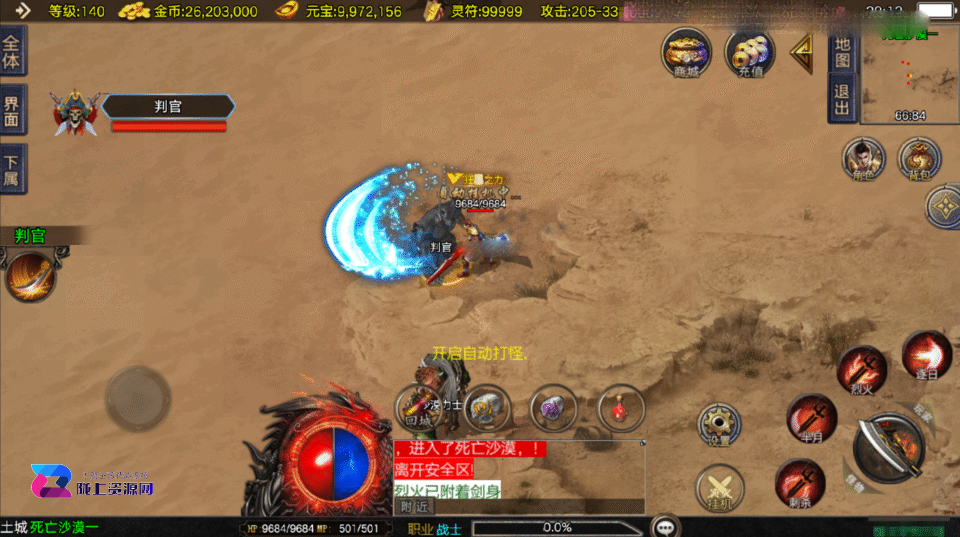This screenshot has width=960, height=537.
Task: Open the chat speech bubble button
Action: [665, 526]
